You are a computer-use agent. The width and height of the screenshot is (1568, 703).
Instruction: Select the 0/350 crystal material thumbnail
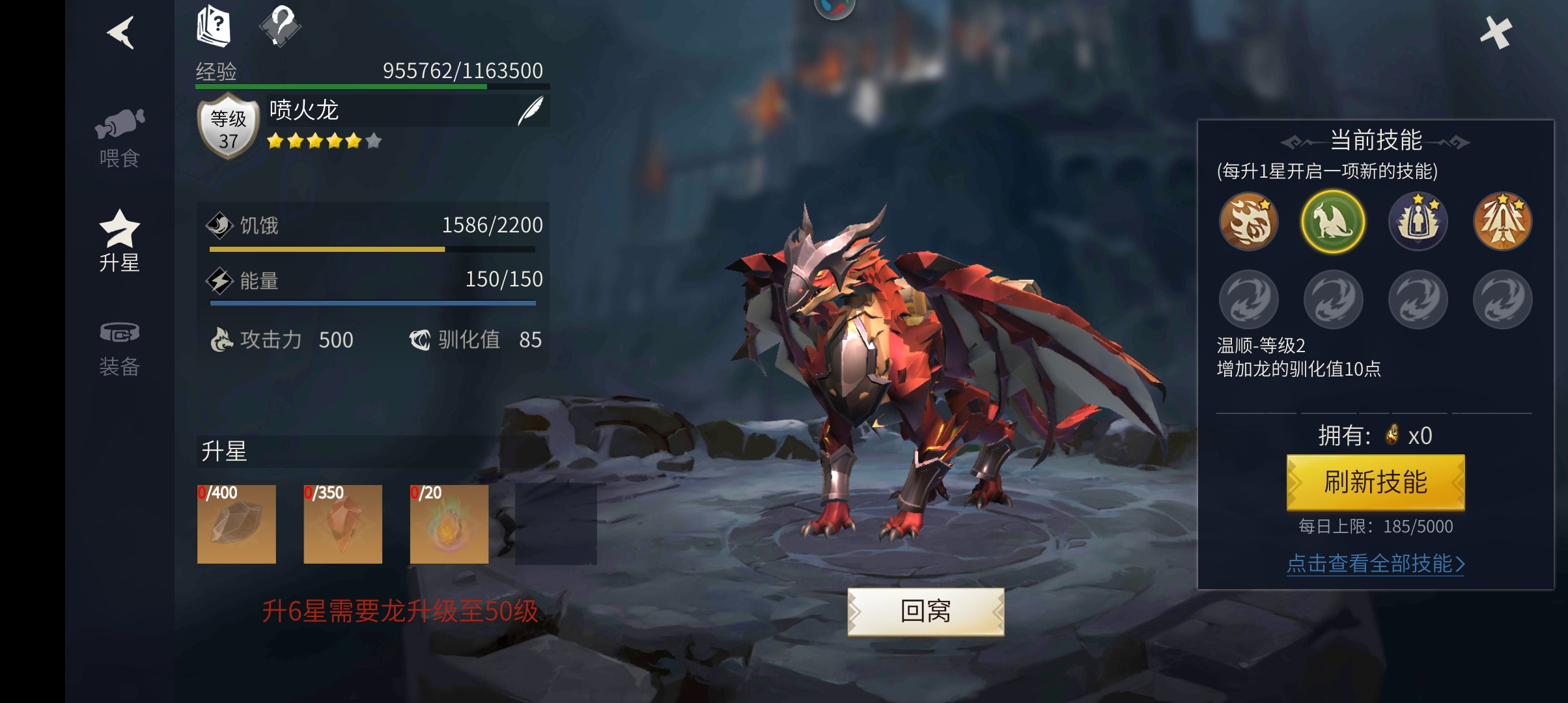342,524
